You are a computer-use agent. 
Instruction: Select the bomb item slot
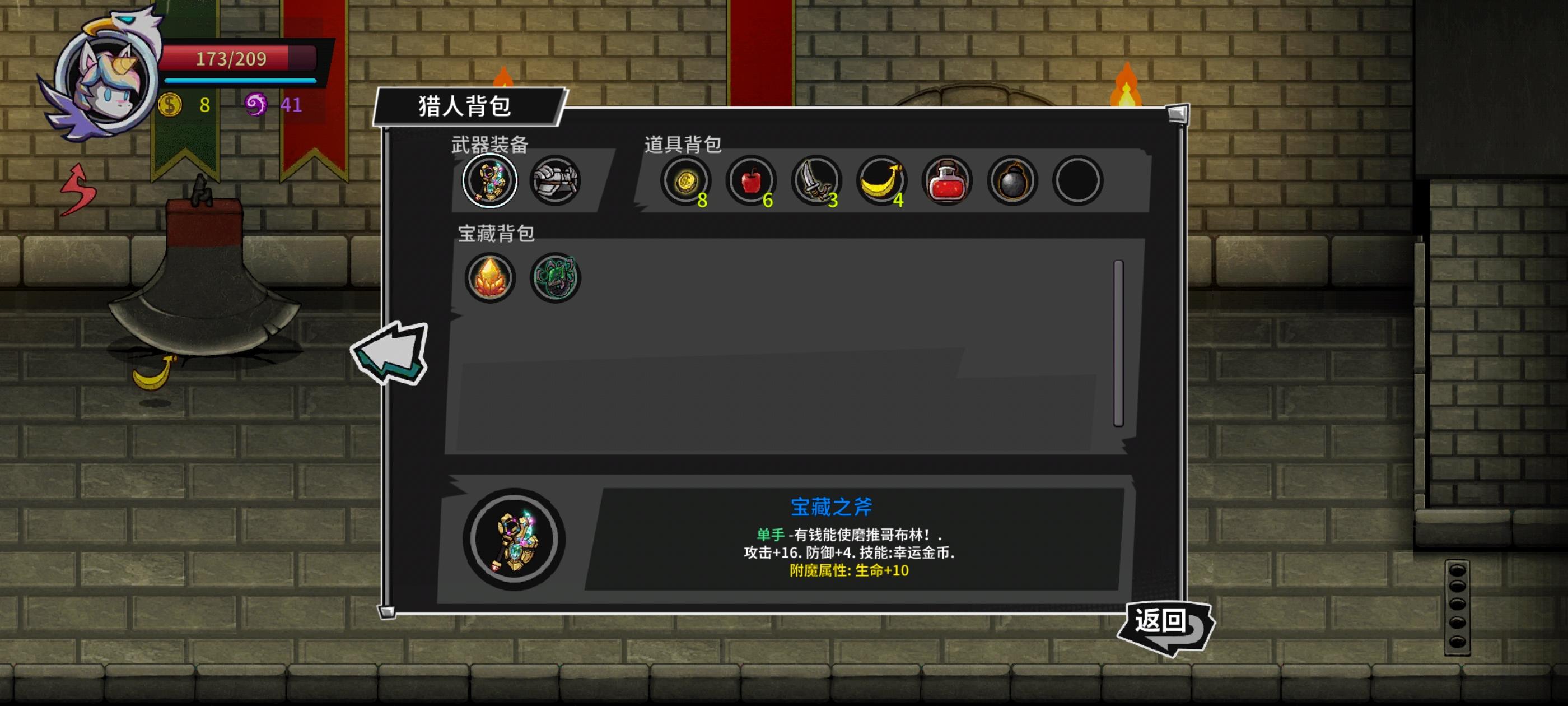[1012, 180]
